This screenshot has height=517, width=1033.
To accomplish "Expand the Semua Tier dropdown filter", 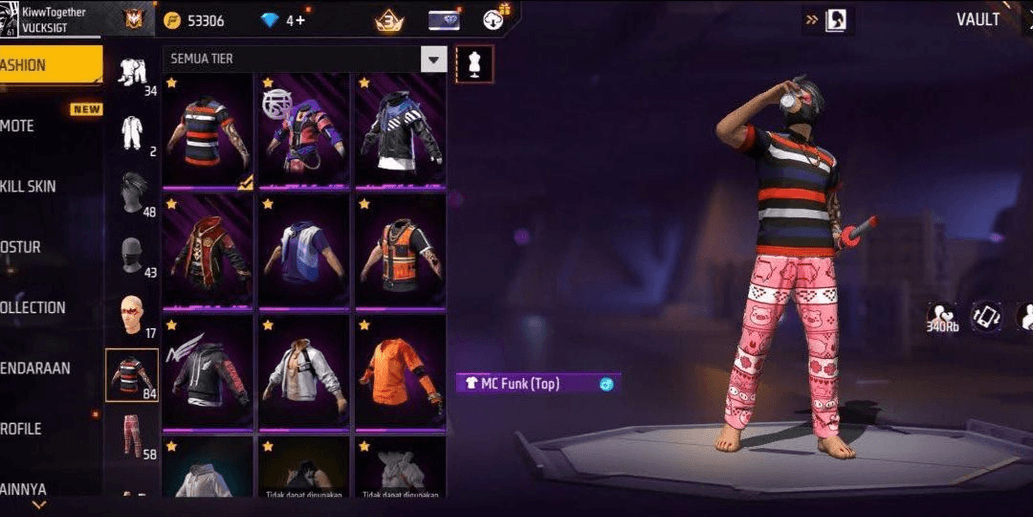I will tap(433, 60).
